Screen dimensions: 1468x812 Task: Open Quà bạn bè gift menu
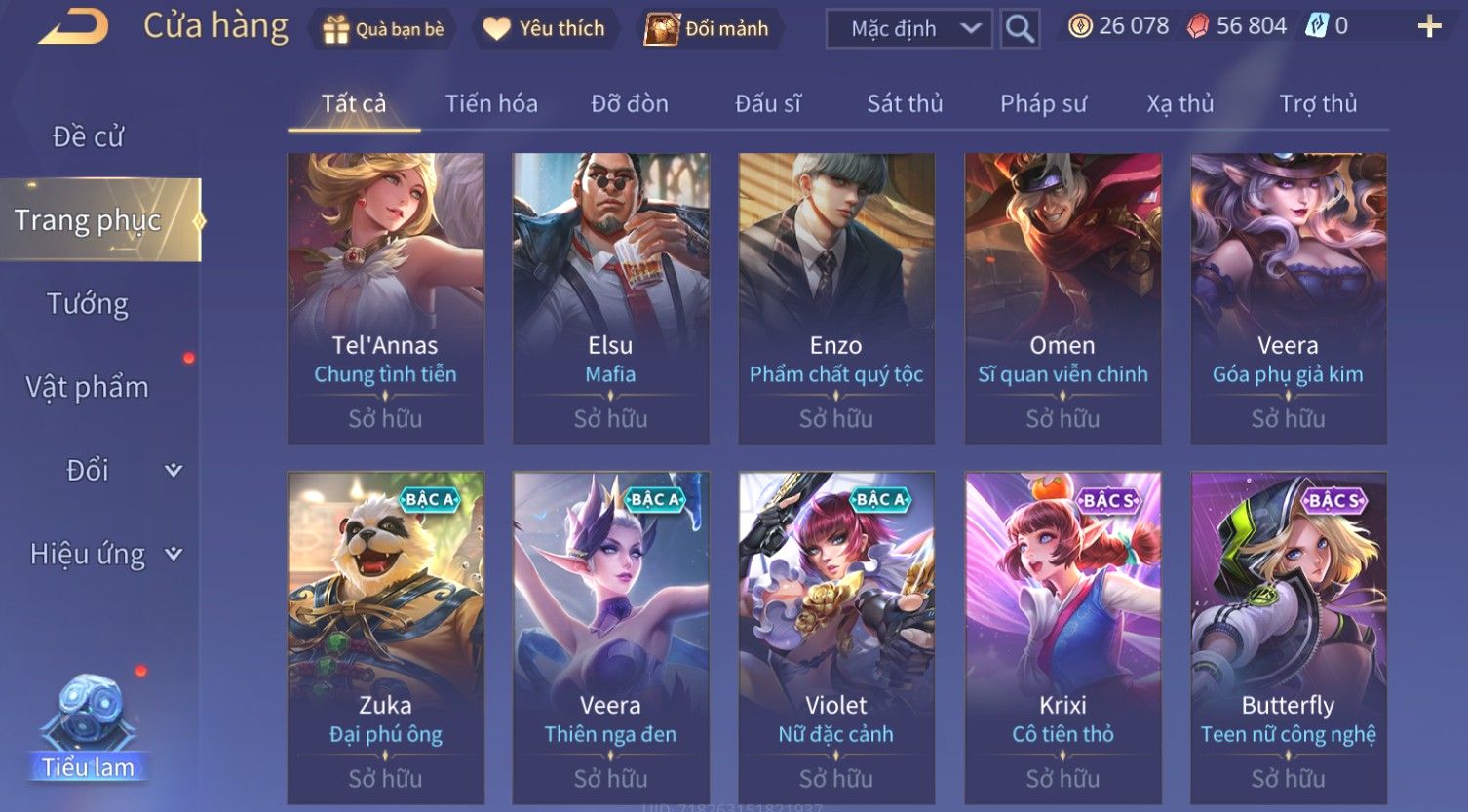[383, 29]
